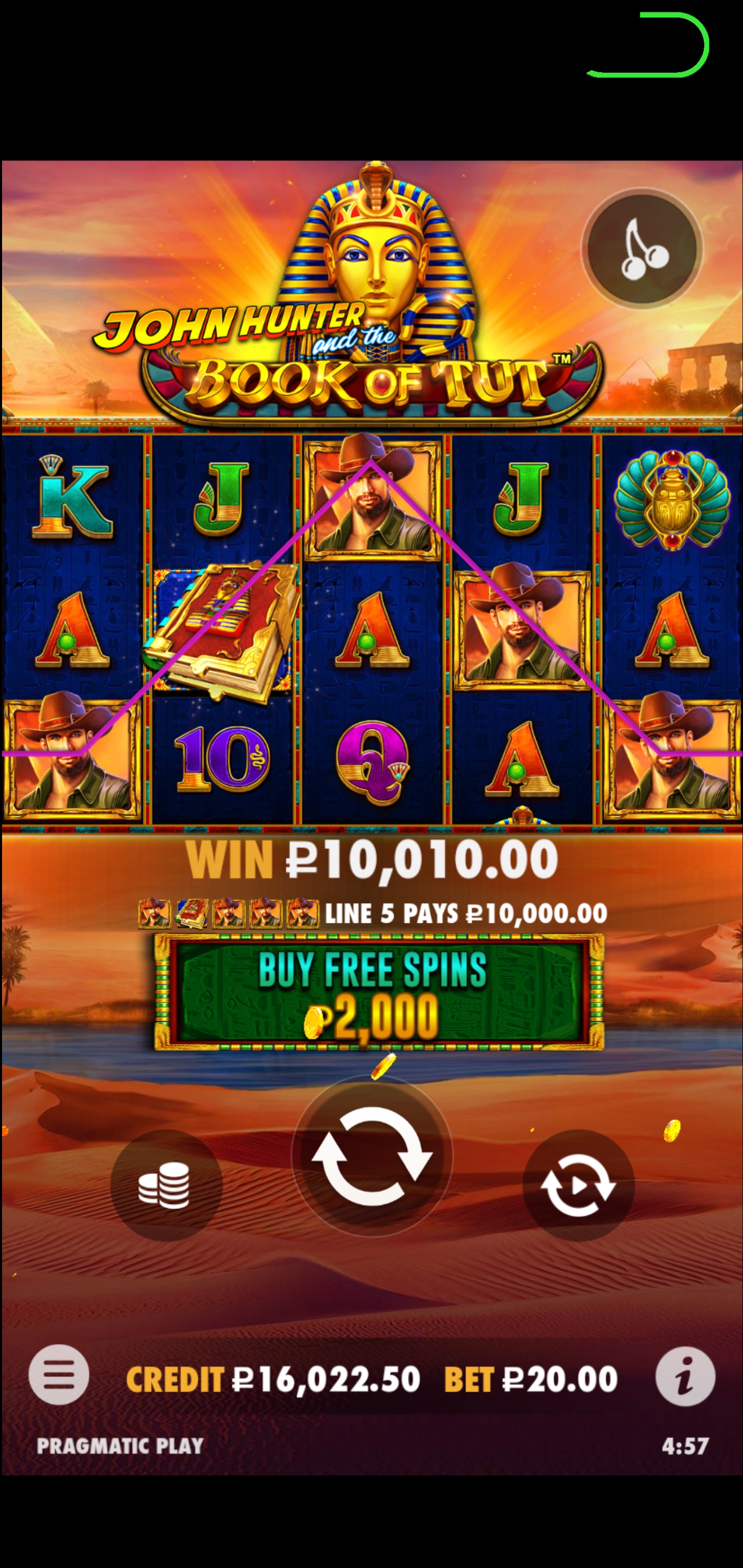This screenshot has width=743, height=1568.
Task: Open the hamburger menu
Action: [x=59, y=1375]
